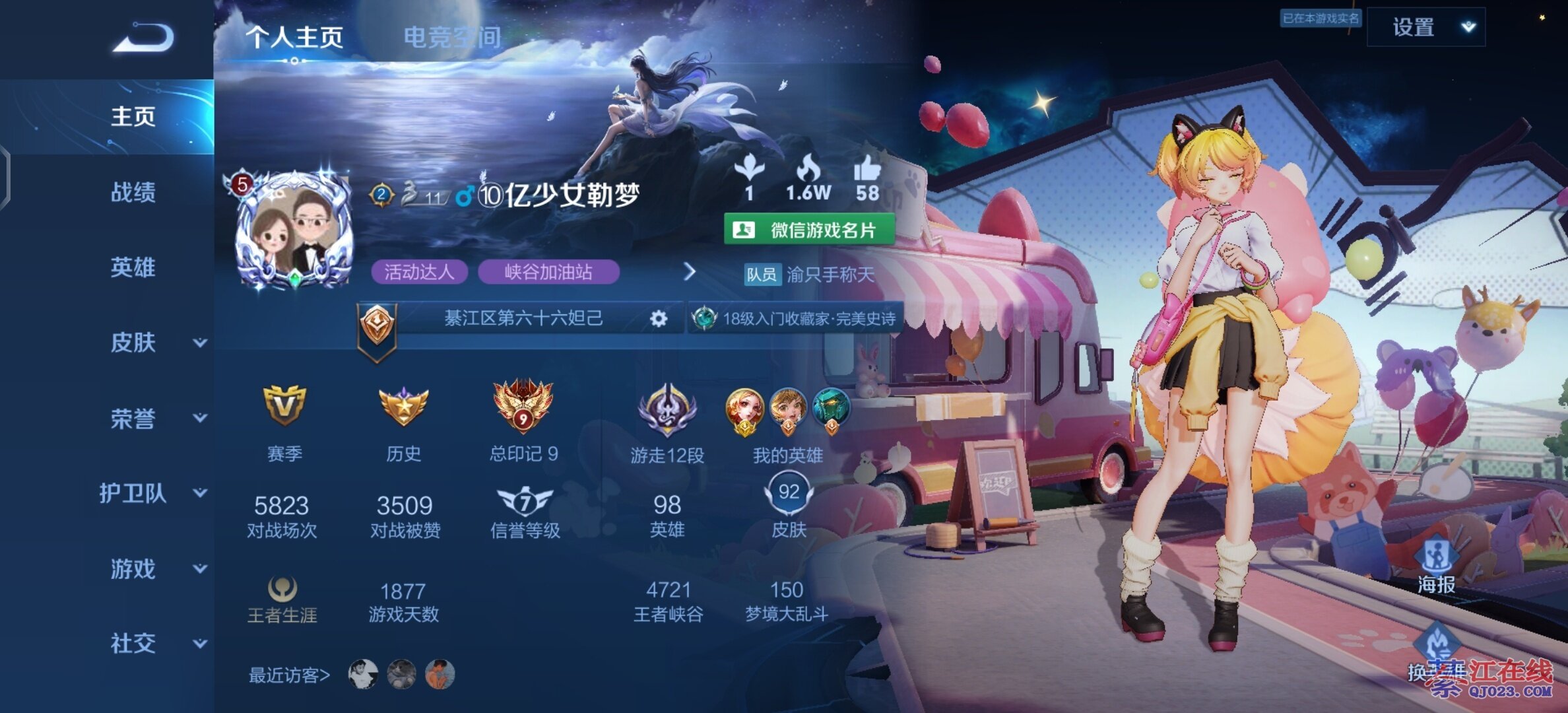This screenshot has height=713, width=1568.
Task: Open the 最近访客 recent visitors list
Action: click(289, 675)
